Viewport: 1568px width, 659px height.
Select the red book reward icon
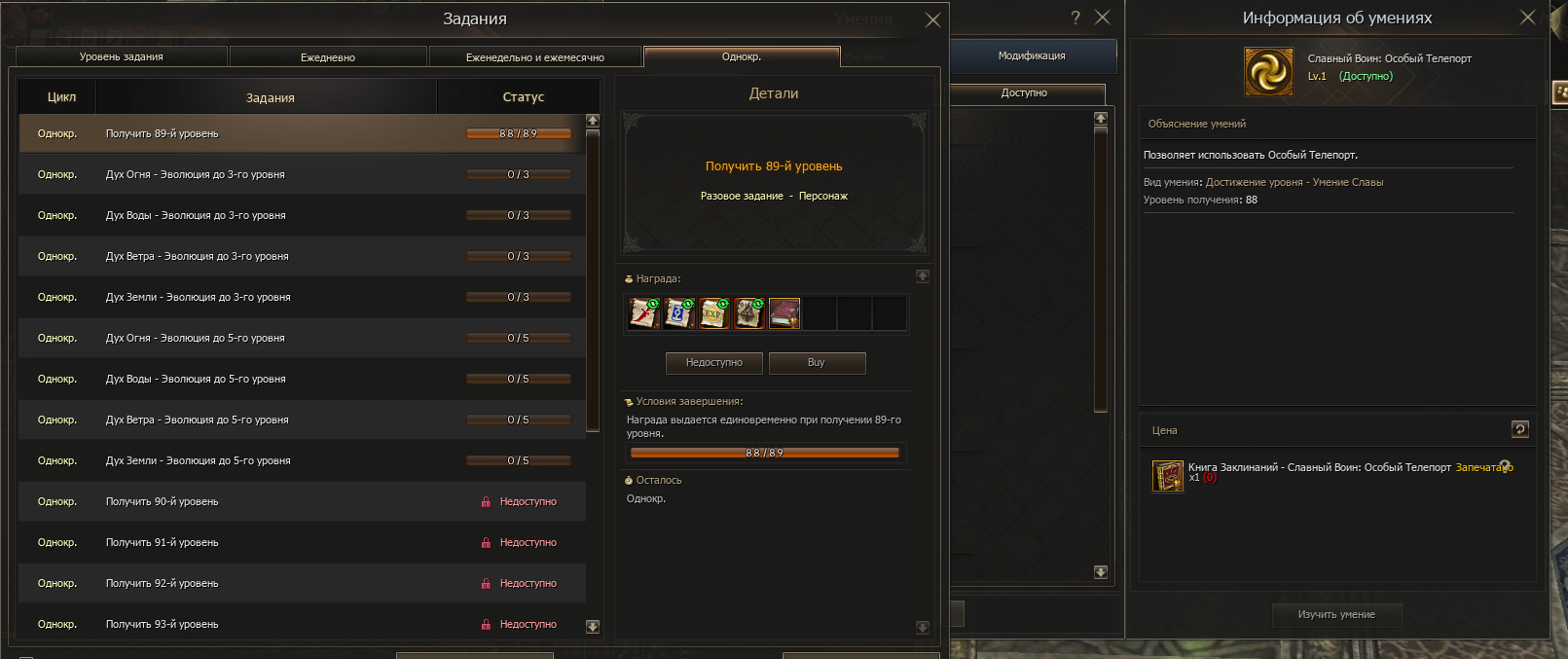pos(784,313)
